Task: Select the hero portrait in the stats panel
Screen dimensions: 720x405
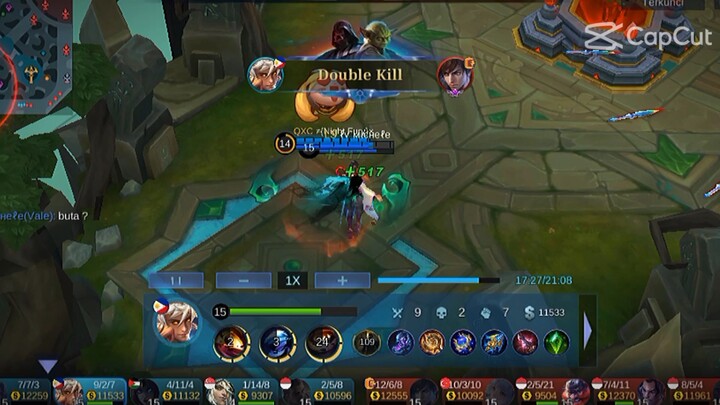Action: 175,322
